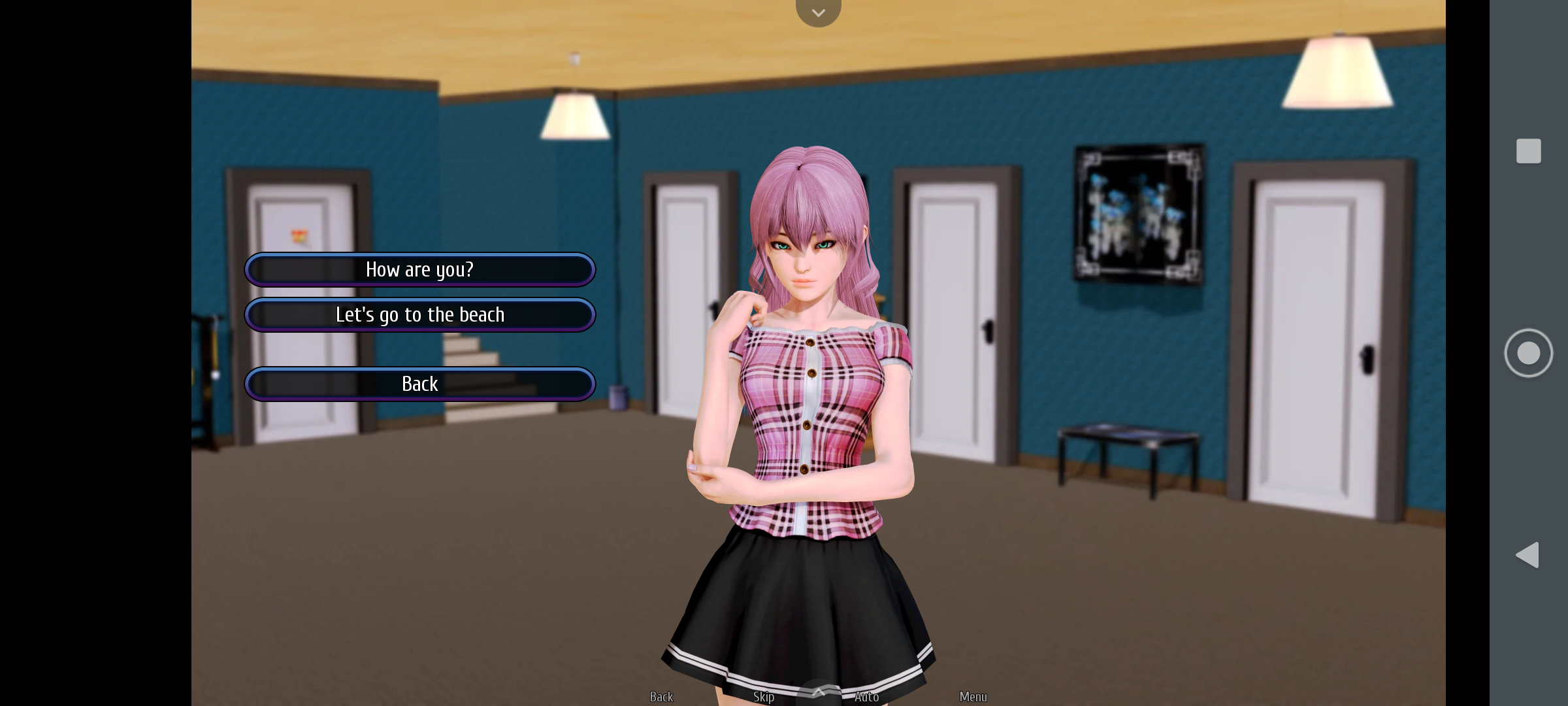This screenshot has height=706, width=1568.
Task: Choose "Let's go to the beach" option
Action: tap(420, 314)
